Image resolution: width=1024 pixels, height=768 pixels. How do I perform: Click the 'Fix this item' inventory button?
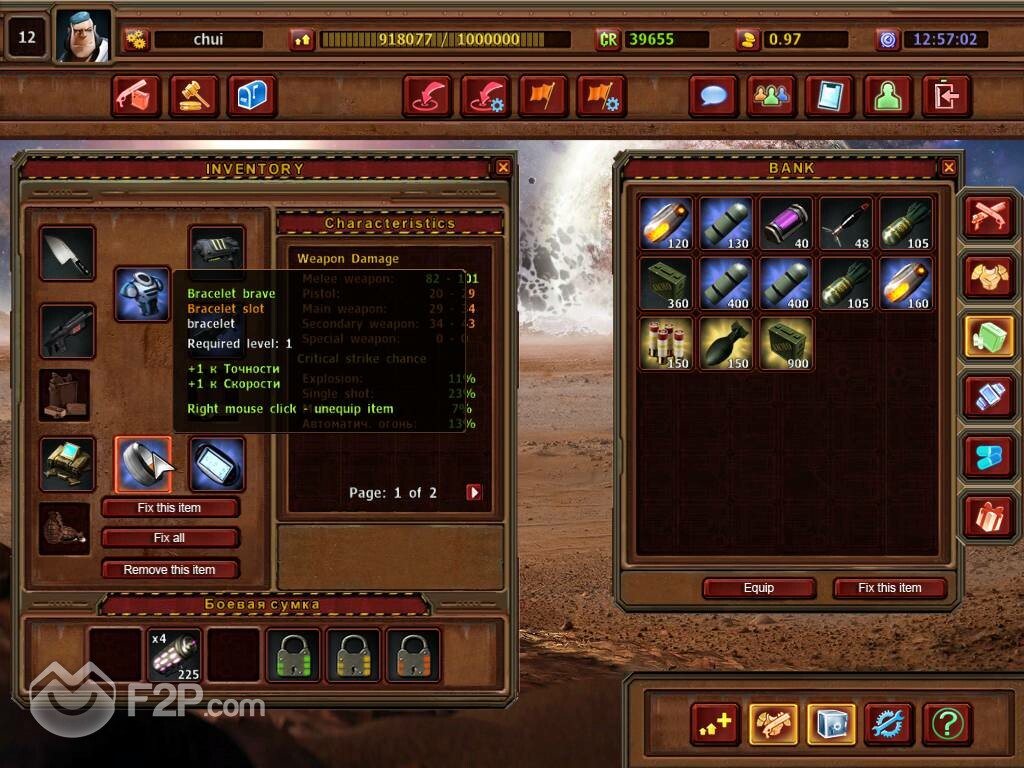pos(170,508)
